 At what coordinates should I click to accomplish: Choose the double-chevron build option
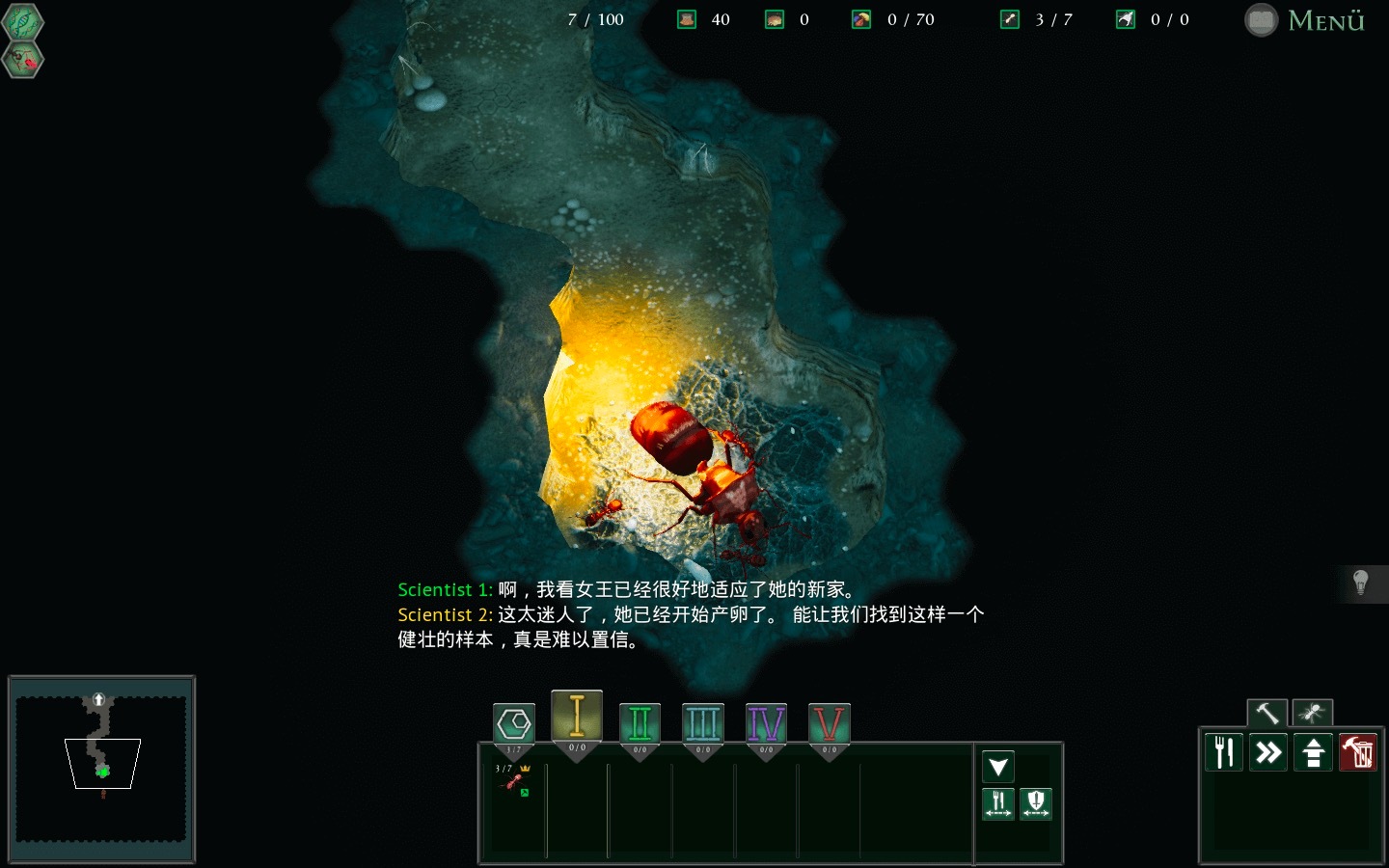1268,752
